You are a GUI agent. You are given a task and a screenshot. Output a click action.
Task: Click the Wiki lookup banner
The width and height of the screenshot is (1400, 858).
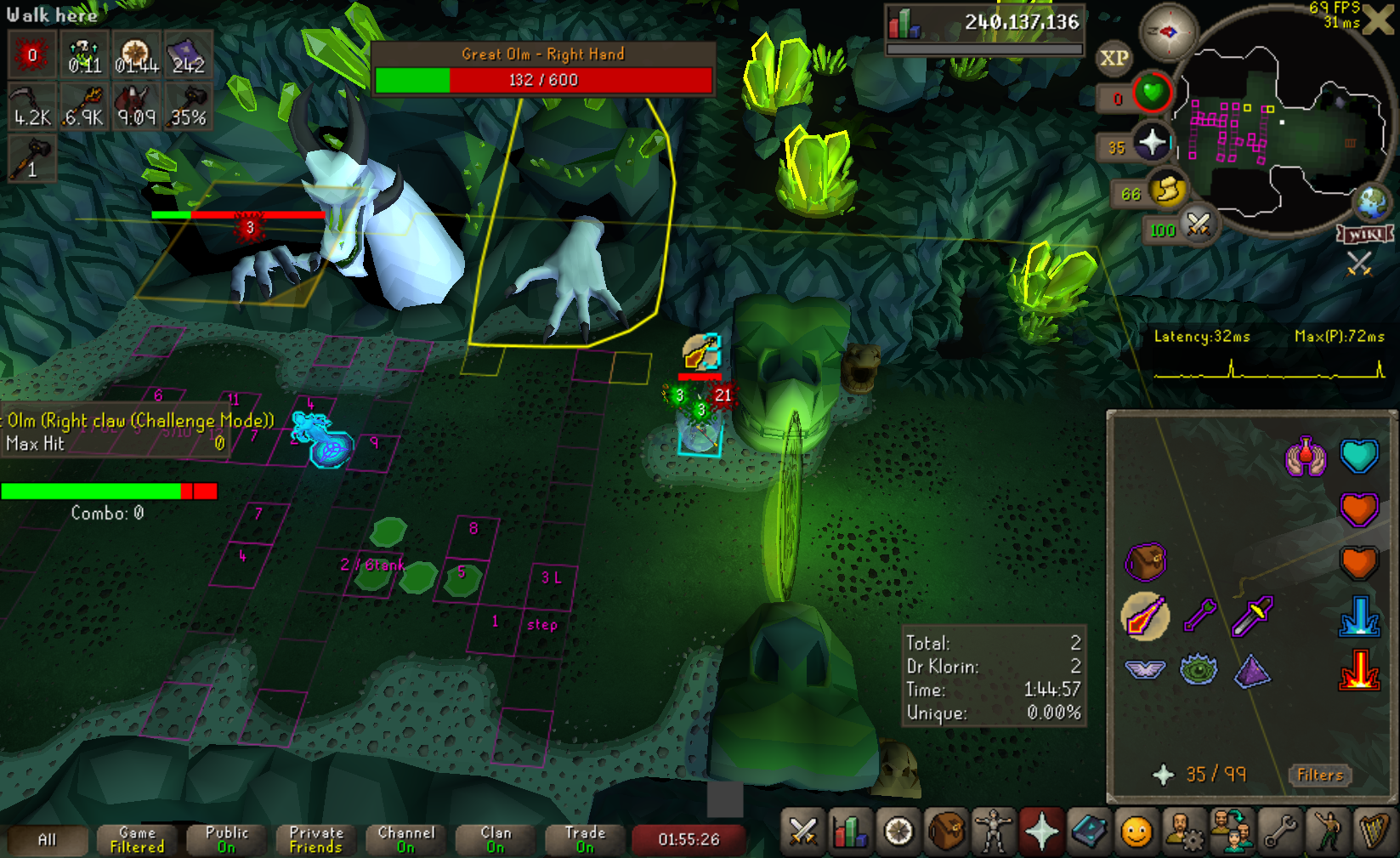[x=1365, y=234]
